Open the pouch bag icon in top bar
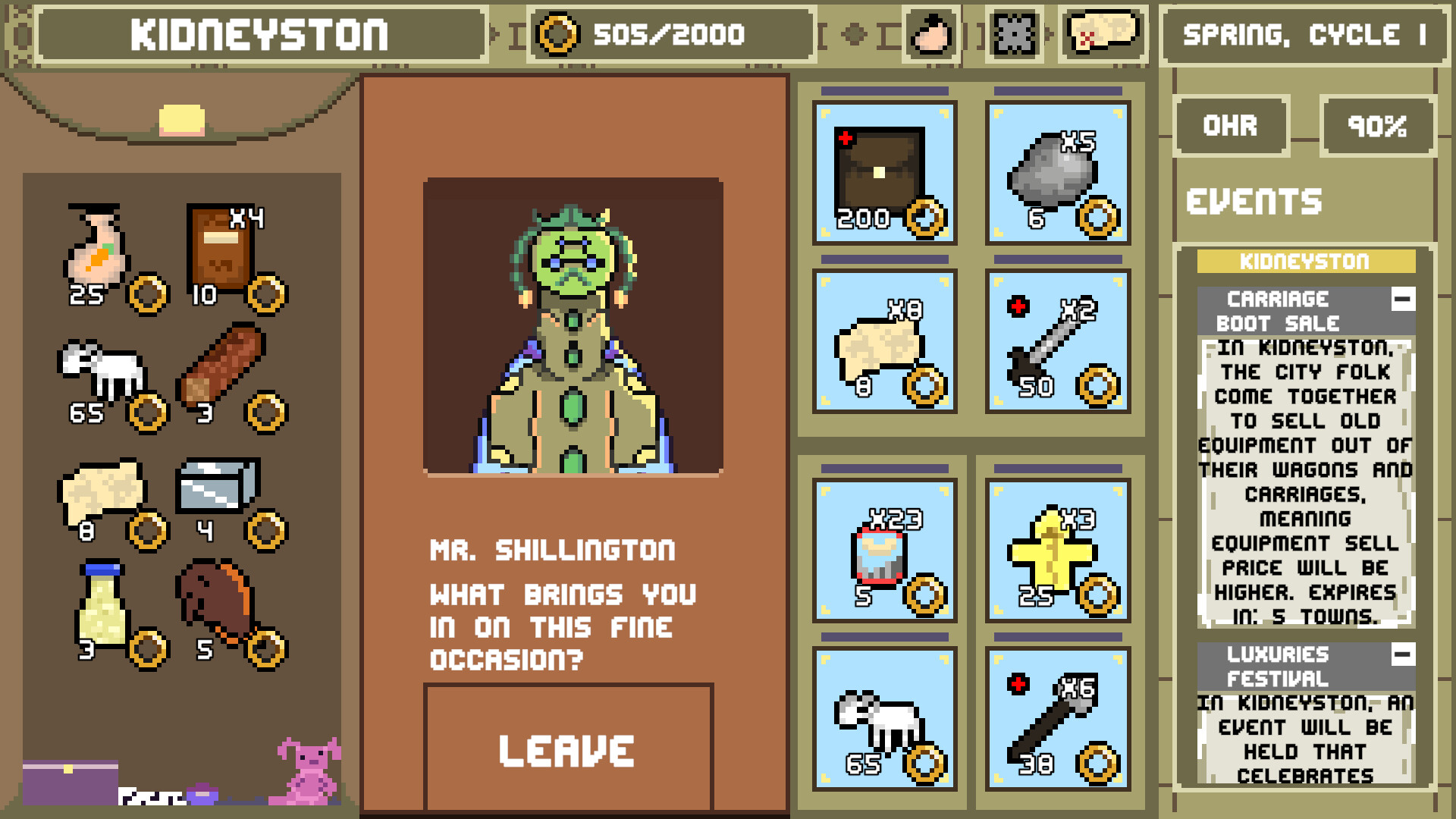This screenshot has height=819, width=1456. click(x=932, y=33)
